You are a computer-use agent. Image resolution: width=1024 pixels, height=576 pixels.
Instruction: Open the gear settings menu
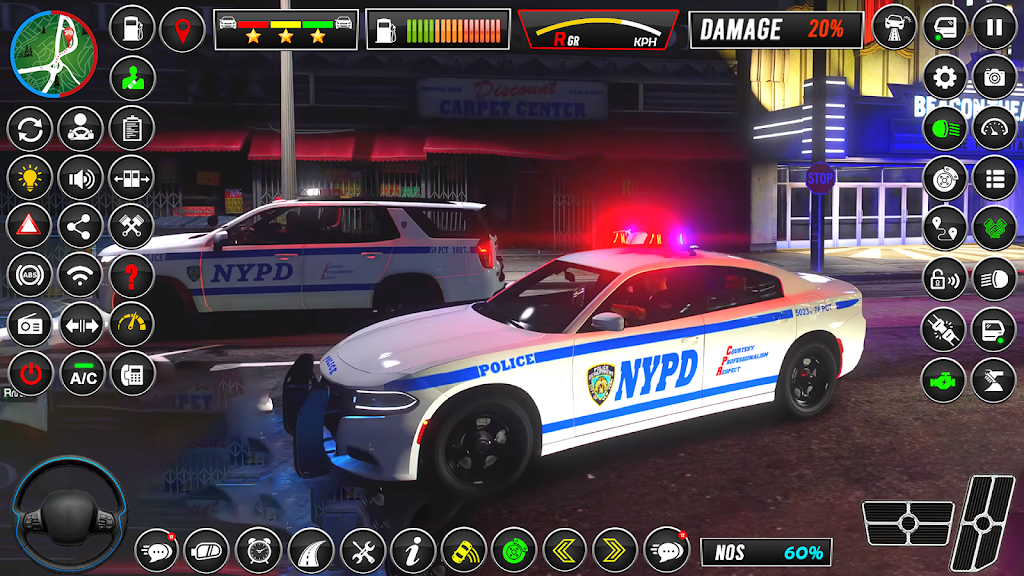point(944,77)
